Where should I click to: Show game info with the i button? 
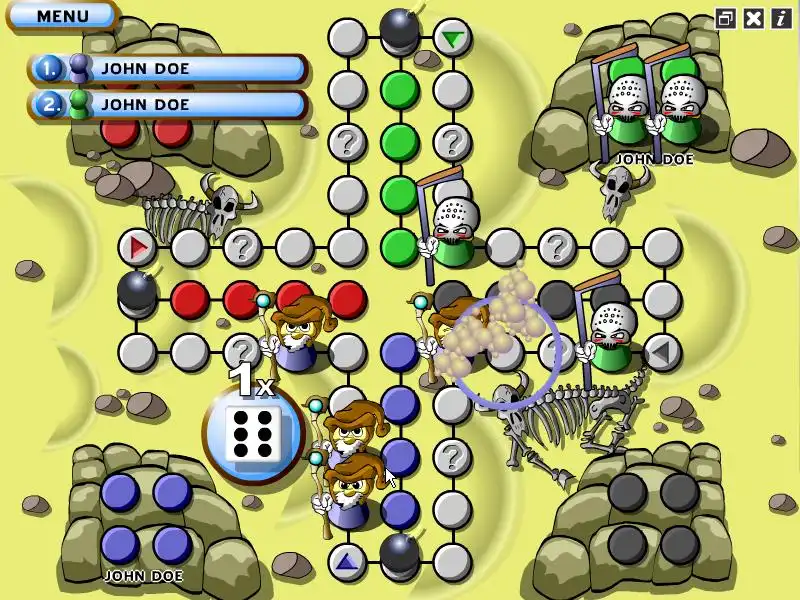780,18
